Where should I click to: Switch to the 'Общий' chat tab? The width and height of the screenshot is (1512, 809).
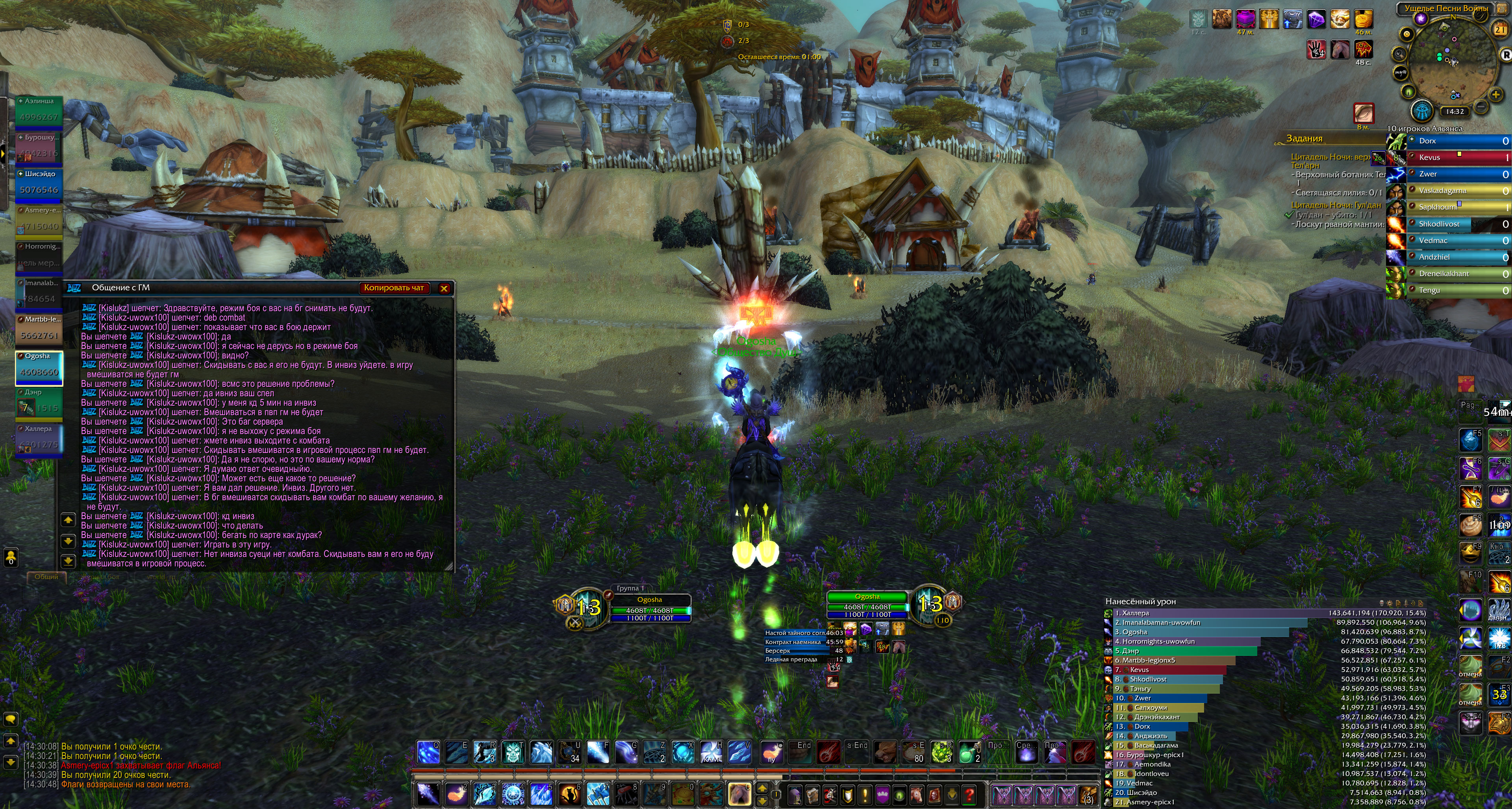click(x=46, y=577)
